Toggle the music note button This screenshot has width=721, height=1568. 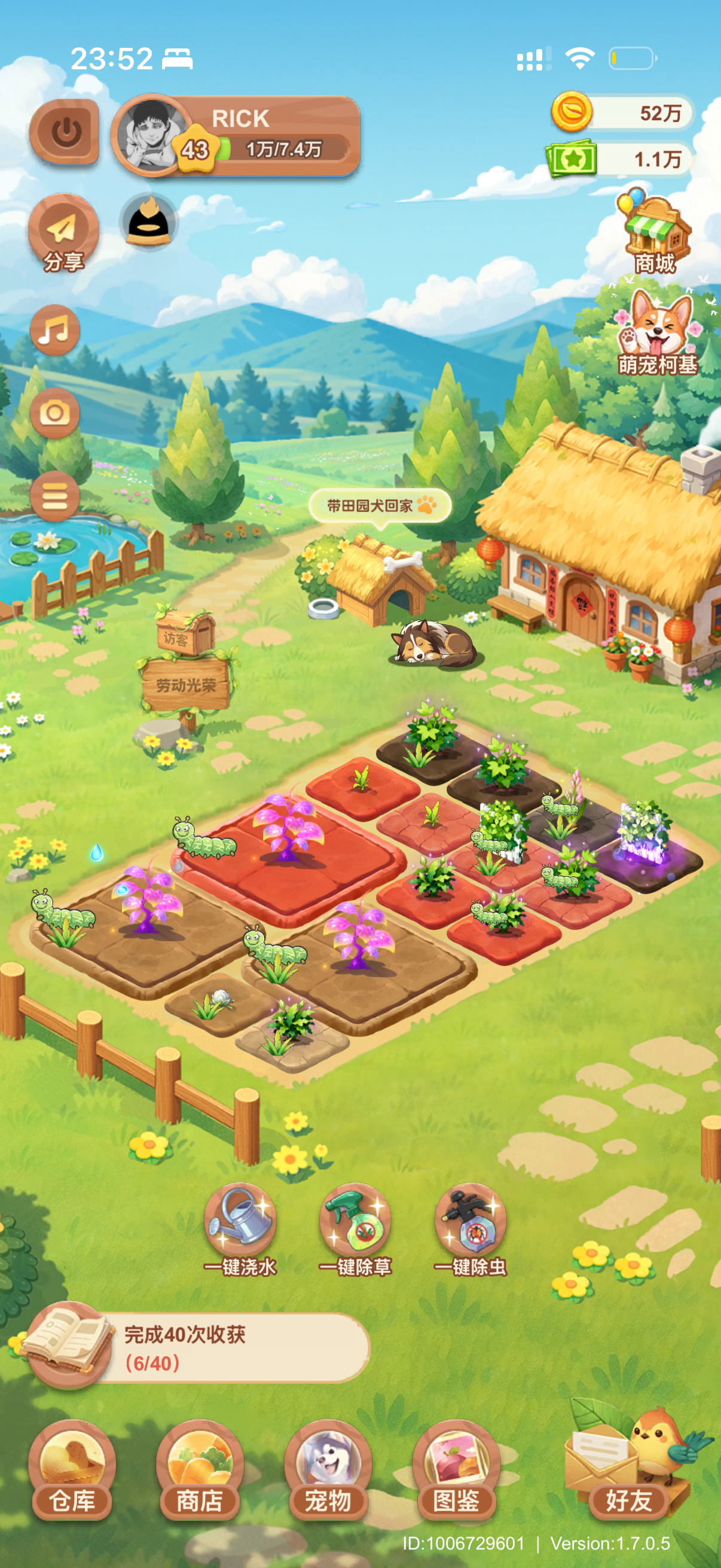55,331
